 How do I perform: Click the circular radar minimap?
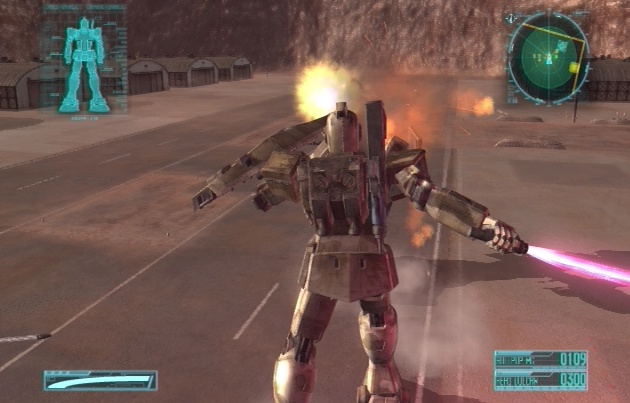coord(547,55)
